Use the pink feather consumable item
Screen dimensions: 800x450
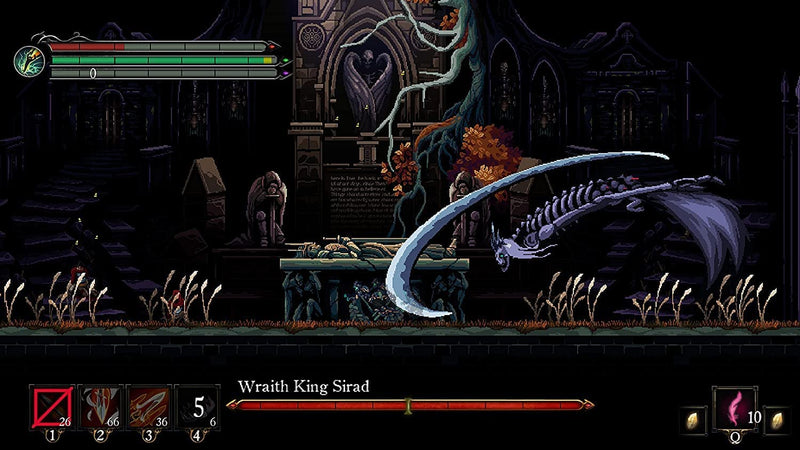[x=735, y=408]
